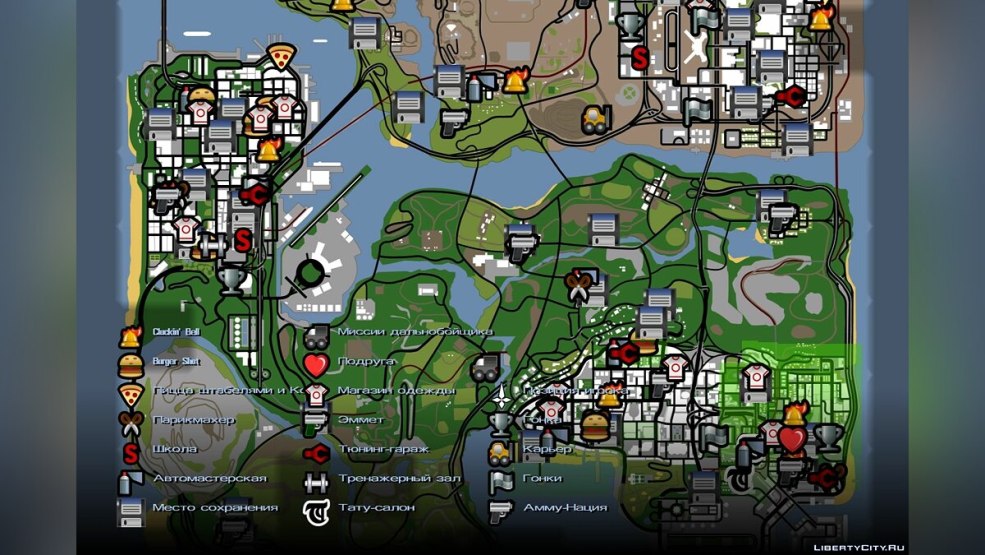
Task: Pick the Тюнинг-гараж legend entry
Action: [x=383, y=449]
